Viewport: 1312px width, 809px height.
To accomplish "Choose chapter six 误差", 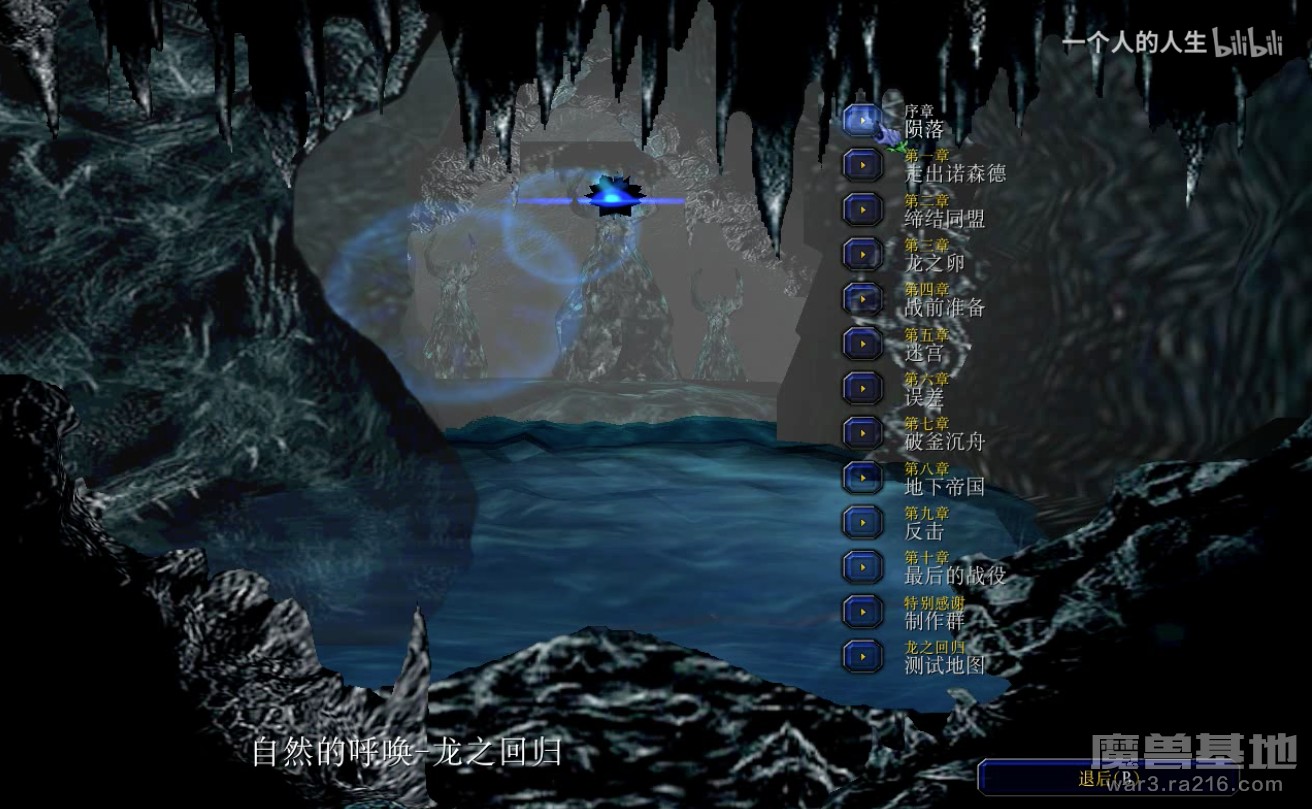I will tap(862, 388).
